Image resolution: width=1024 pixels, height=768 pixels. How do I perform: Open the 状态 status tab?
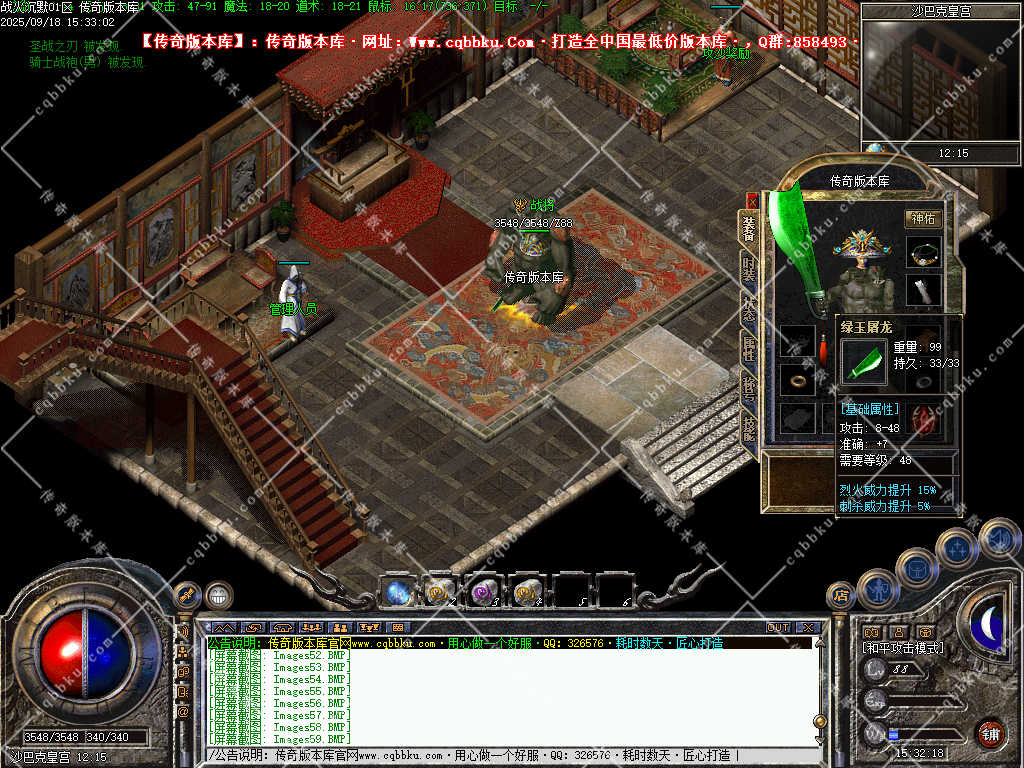click(x=749, y=308)
